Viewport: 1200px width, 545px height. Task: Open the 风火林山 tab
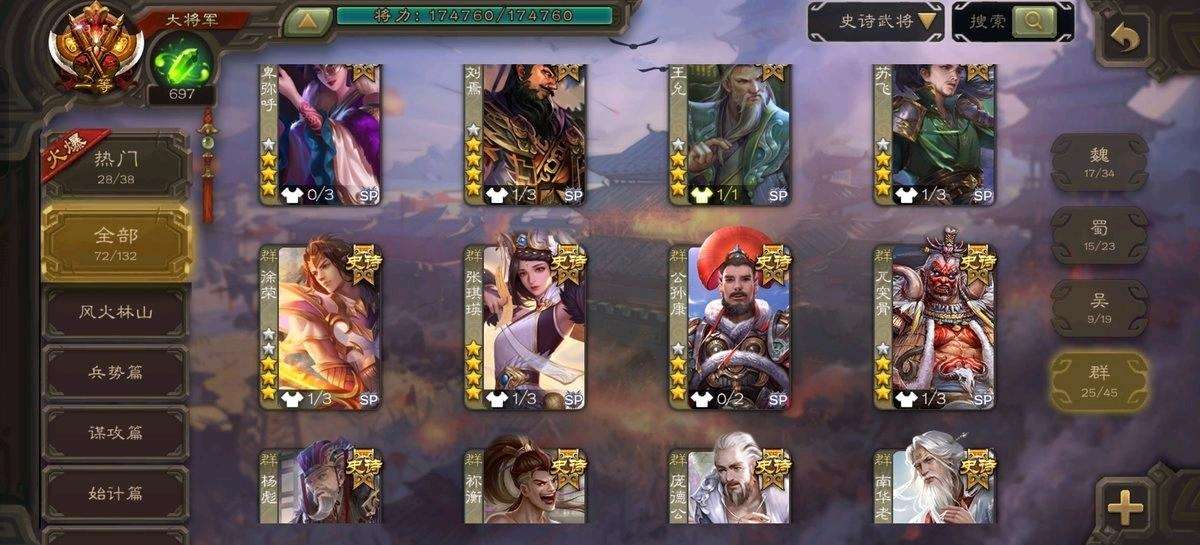click(116, 312)
